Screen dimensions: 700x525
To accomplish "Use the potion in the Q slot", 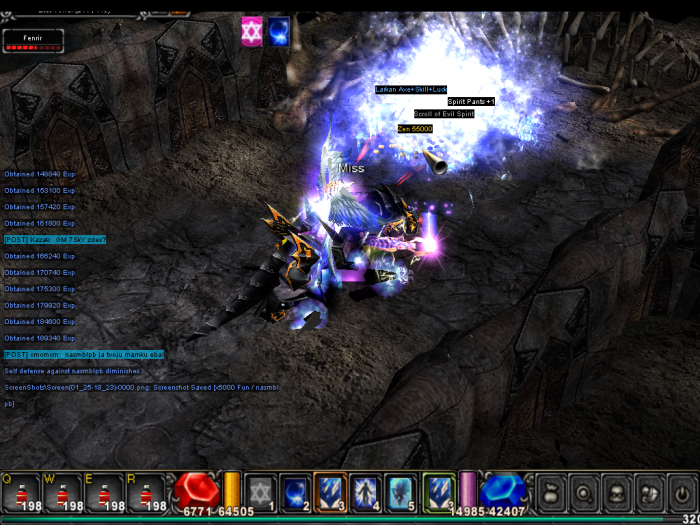I will pos(20,491).
